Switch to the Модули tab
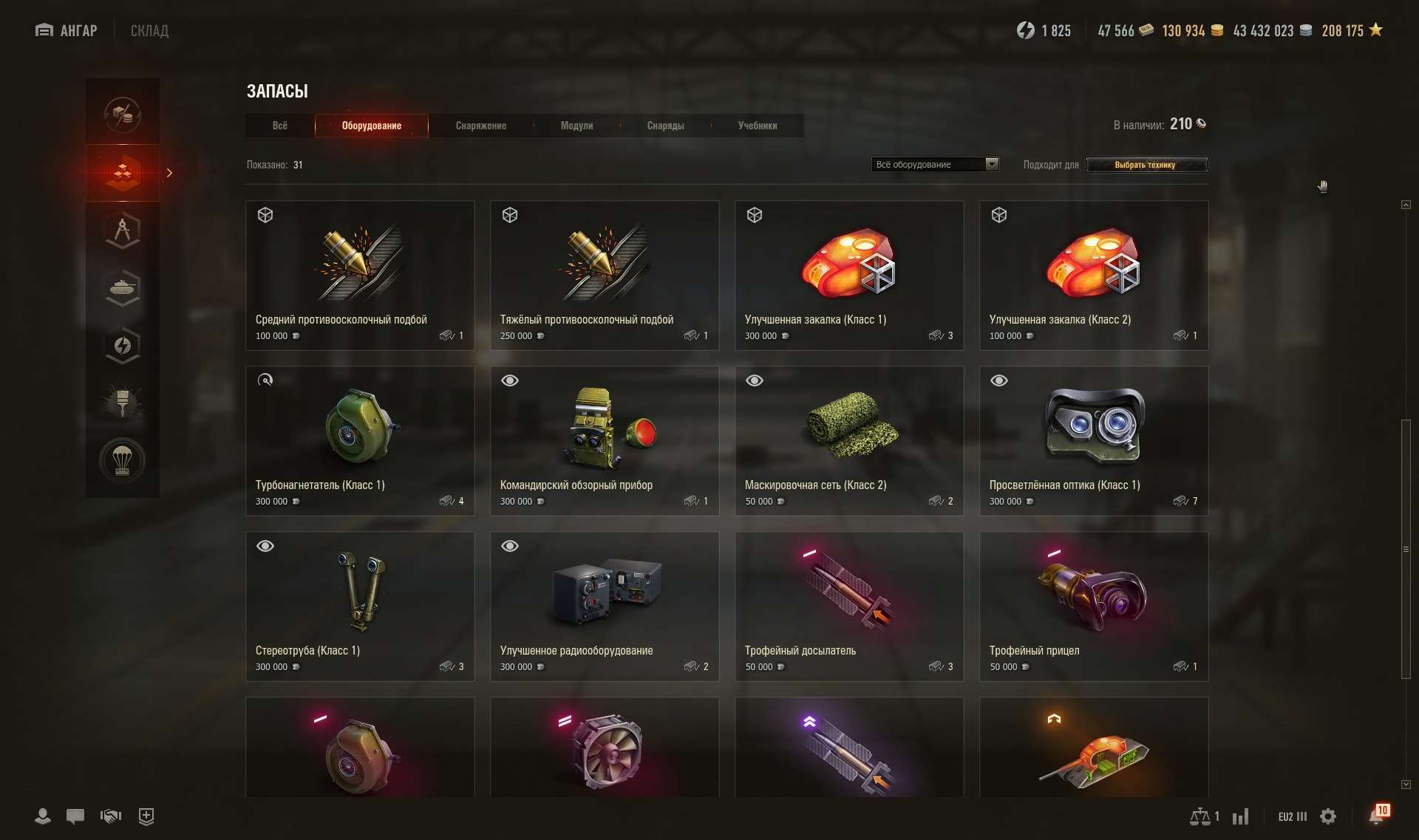The height and width of the screenshot is (840, 1419). (x=577, y=126)
